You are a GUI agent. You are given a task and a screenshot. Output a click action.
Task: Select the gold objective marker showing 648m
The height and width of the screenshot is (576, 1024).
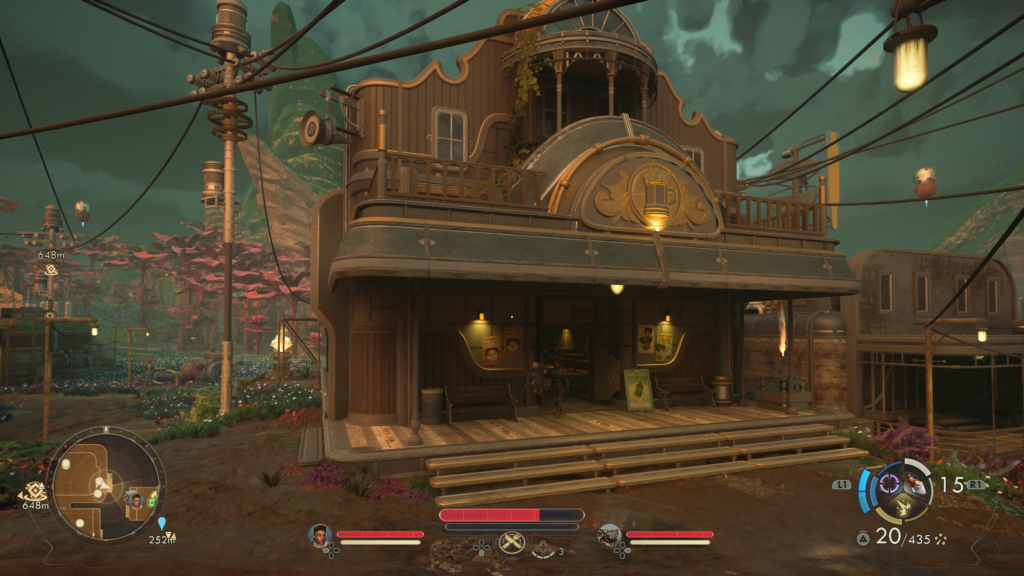[36, 491]
